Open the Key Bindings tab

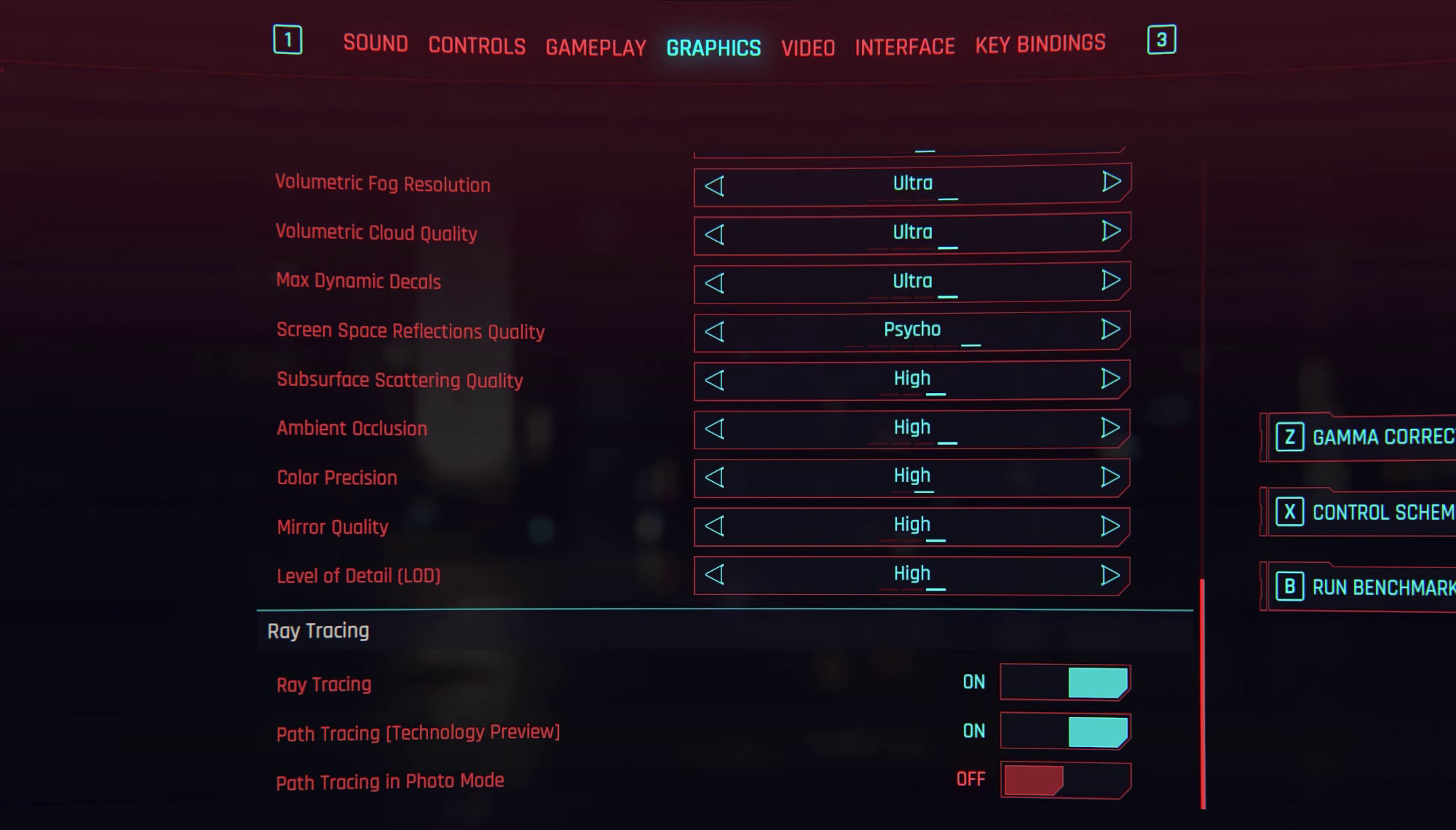pos(1041,44)
